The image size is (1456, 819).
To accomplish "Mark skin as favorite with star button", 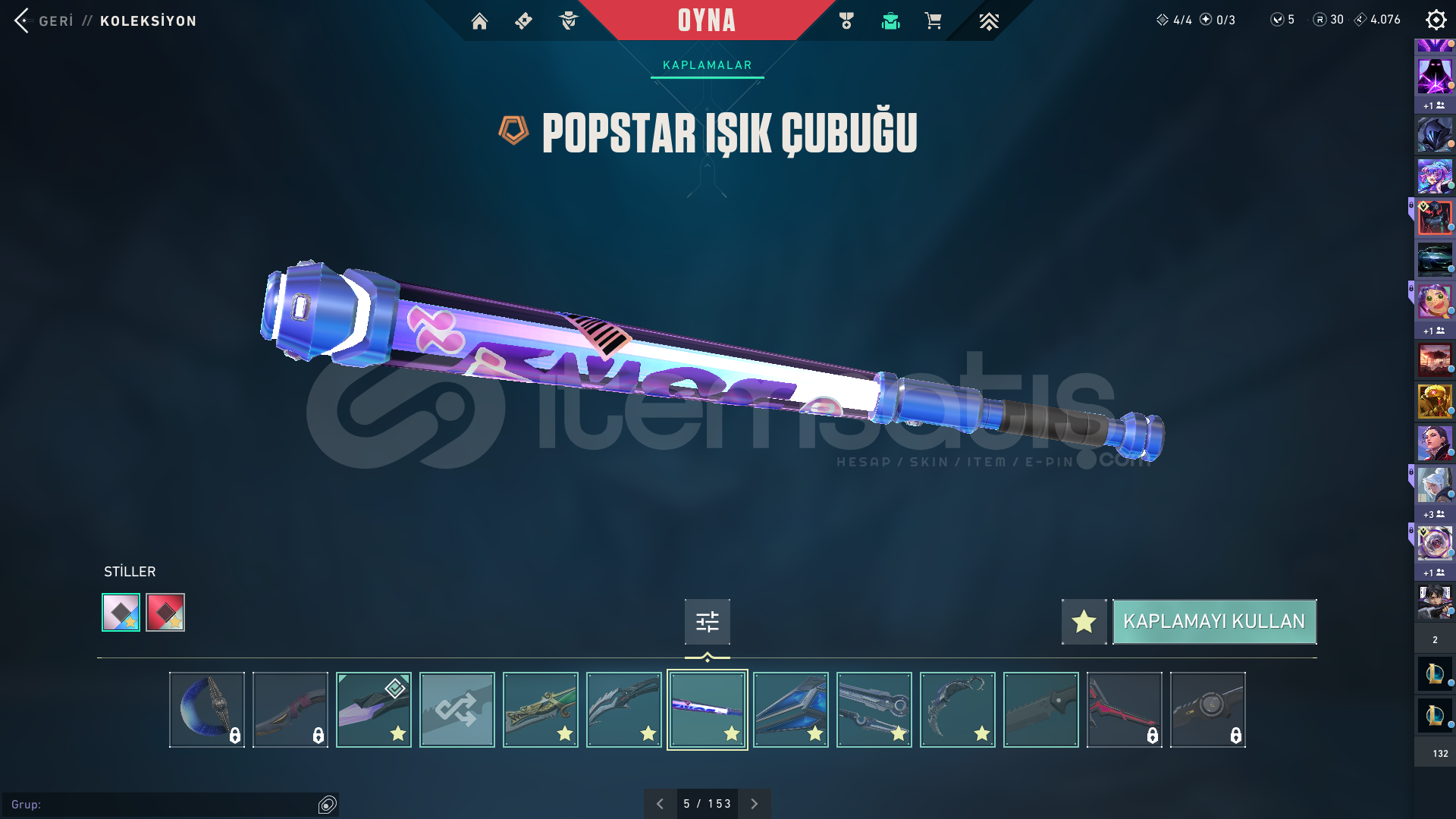I will 1084,622.
